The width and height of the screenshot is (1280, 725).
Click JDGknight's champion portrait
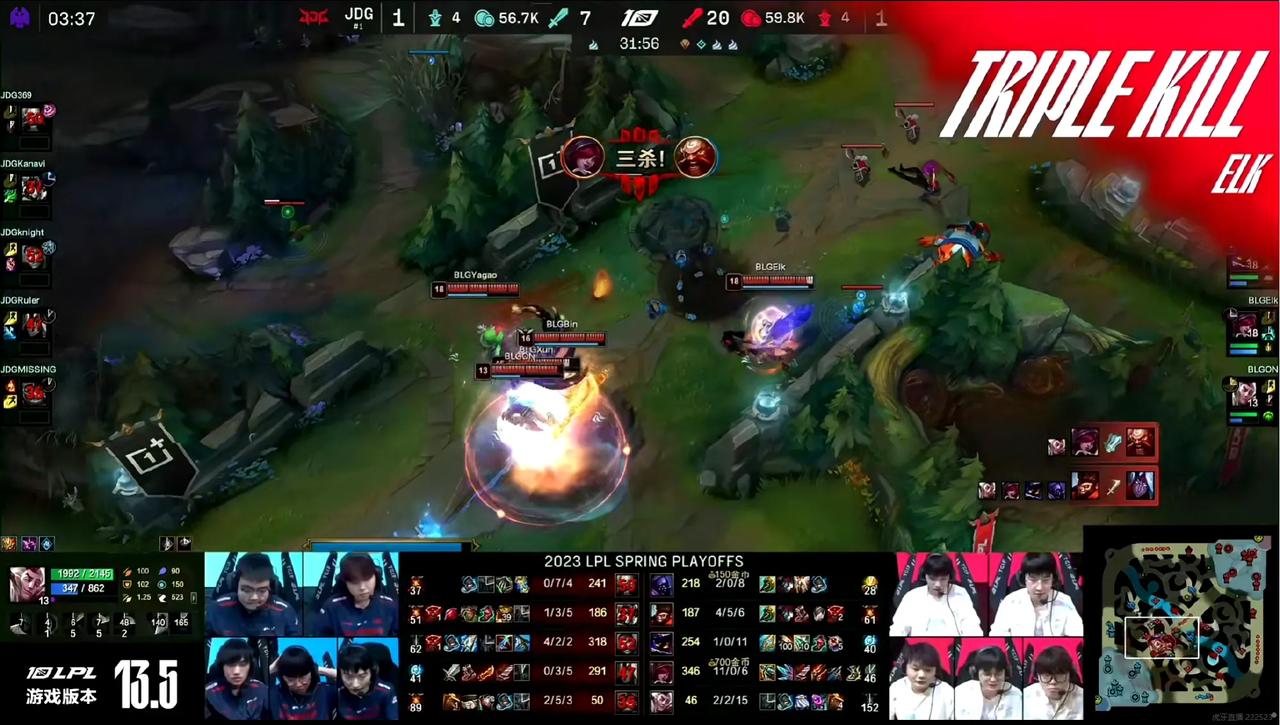pyautogui.click(x=33, y=255)
